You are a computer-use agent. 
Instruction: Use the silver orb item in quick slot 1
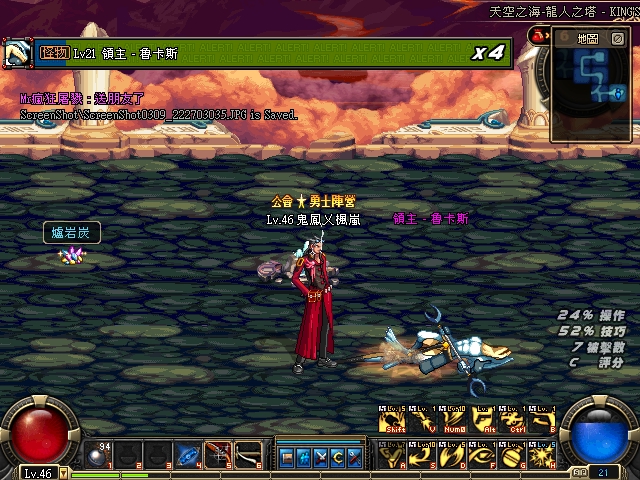[98, 455]
